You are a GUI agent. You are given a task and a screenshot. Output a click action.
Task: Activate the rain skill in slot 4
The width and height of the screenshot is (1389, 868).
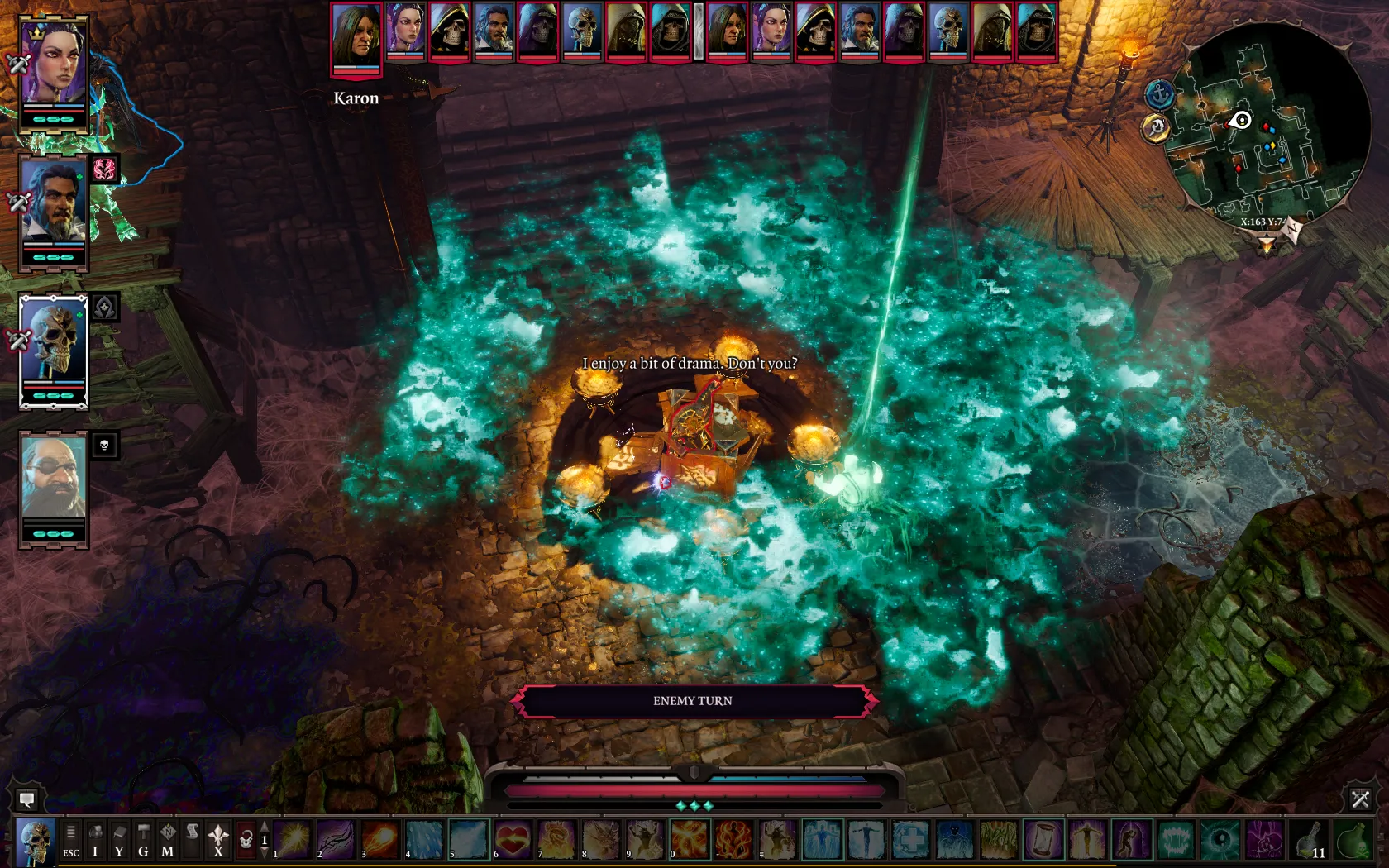tap(424, 839)
